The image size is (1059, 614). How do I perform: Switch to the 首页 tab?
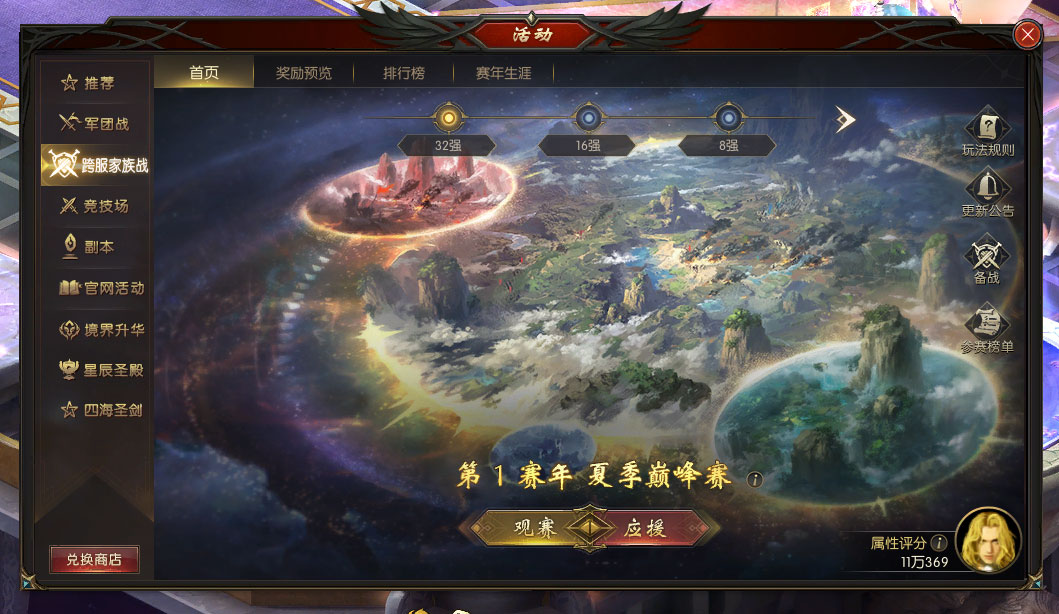click(204, 73)
